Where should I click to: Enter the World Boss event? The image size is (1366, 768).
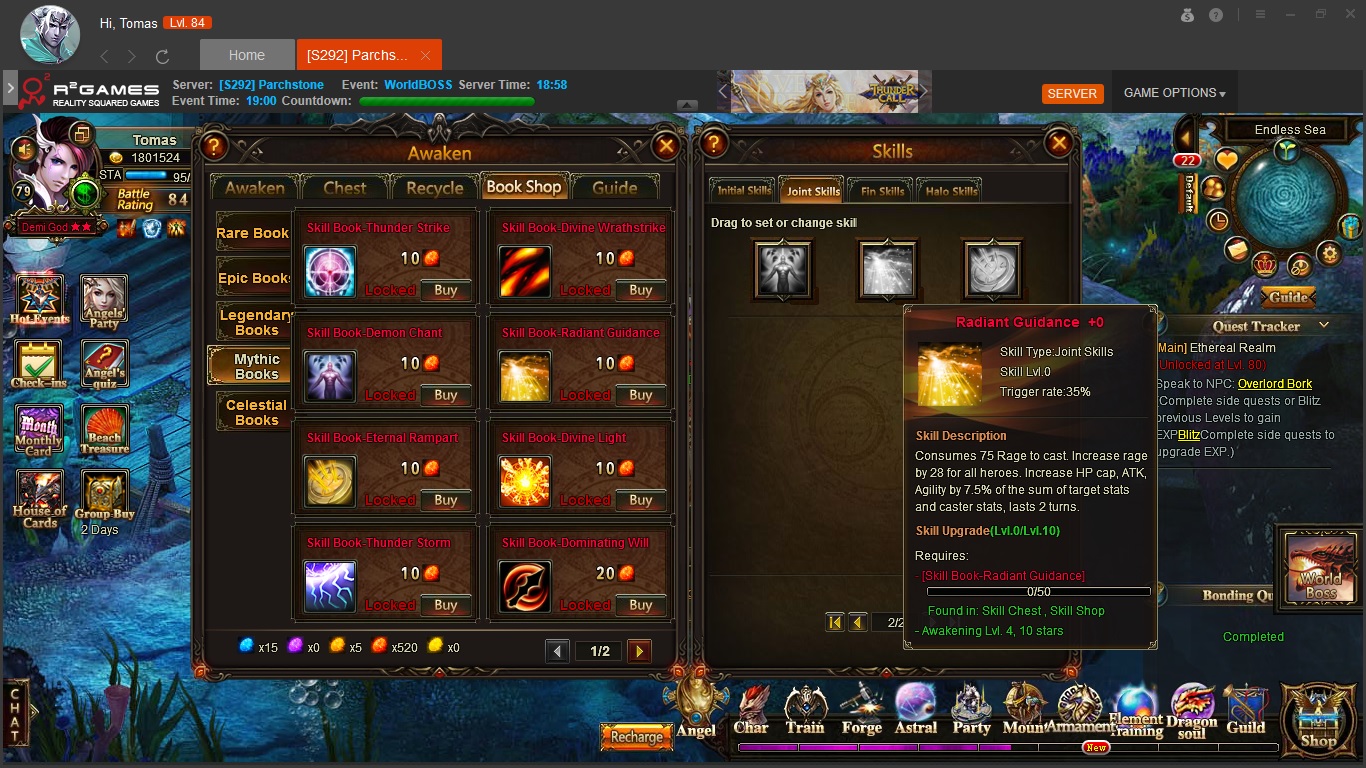[x=1320, y=567]
